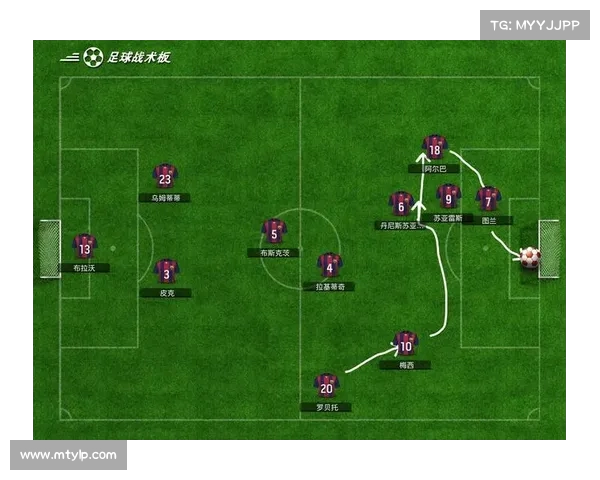Viewport: 600px width, 480px height.
Task: Open the www.mtylp.com watermark link
Action: pyautogui.click(x=68, y=455)
